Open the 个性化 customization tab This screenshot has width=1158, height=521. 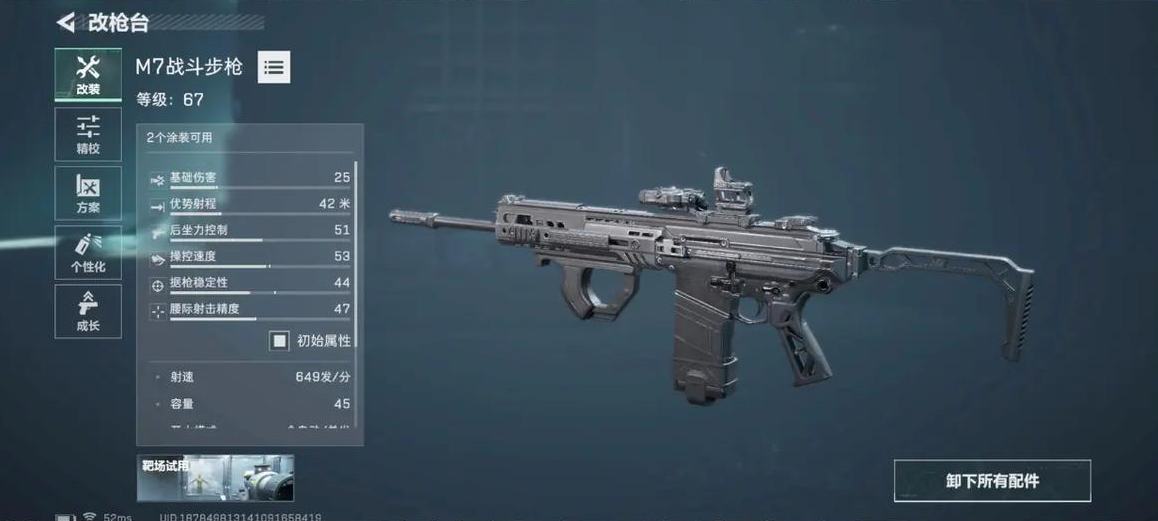[88, 252]
